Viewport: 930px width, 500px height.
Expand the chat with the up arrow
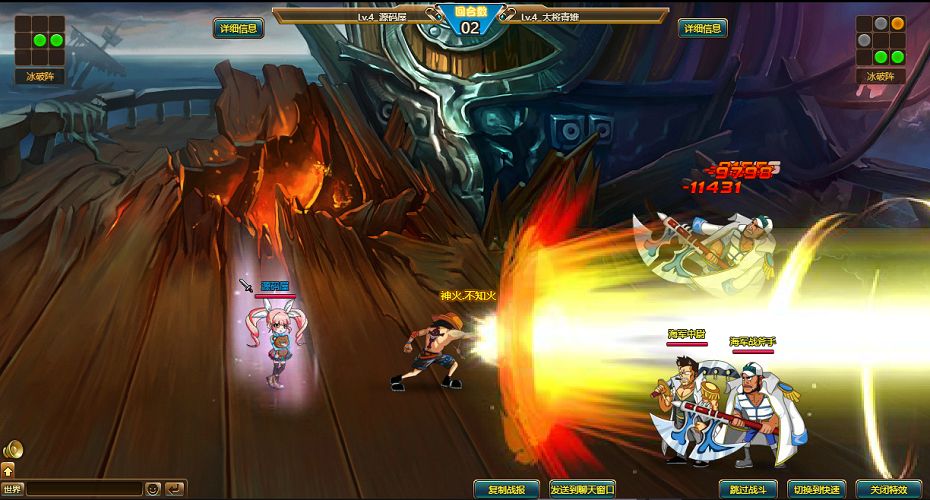[8, 470]
